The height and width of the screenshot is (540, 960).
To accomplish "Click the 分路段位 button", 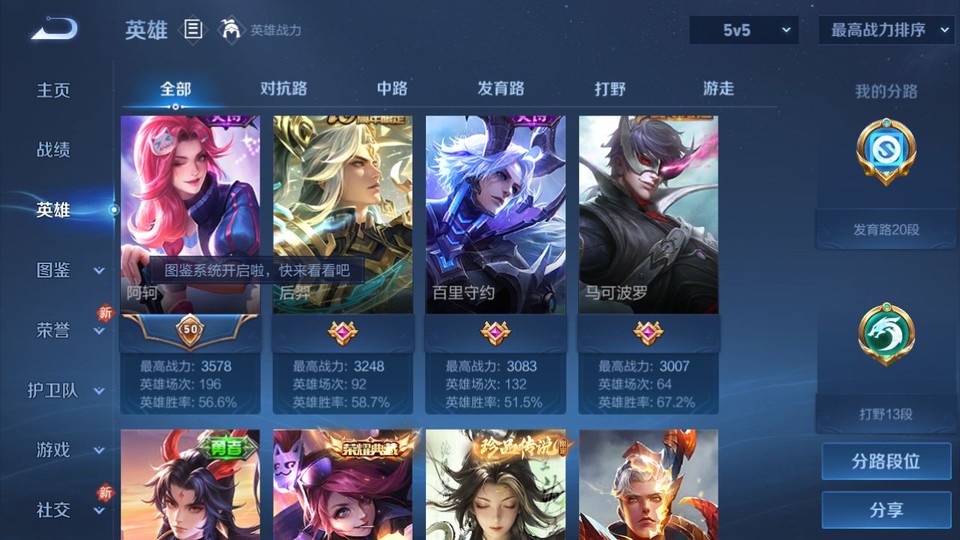I will pyautogui.click(x=886, y=462).
